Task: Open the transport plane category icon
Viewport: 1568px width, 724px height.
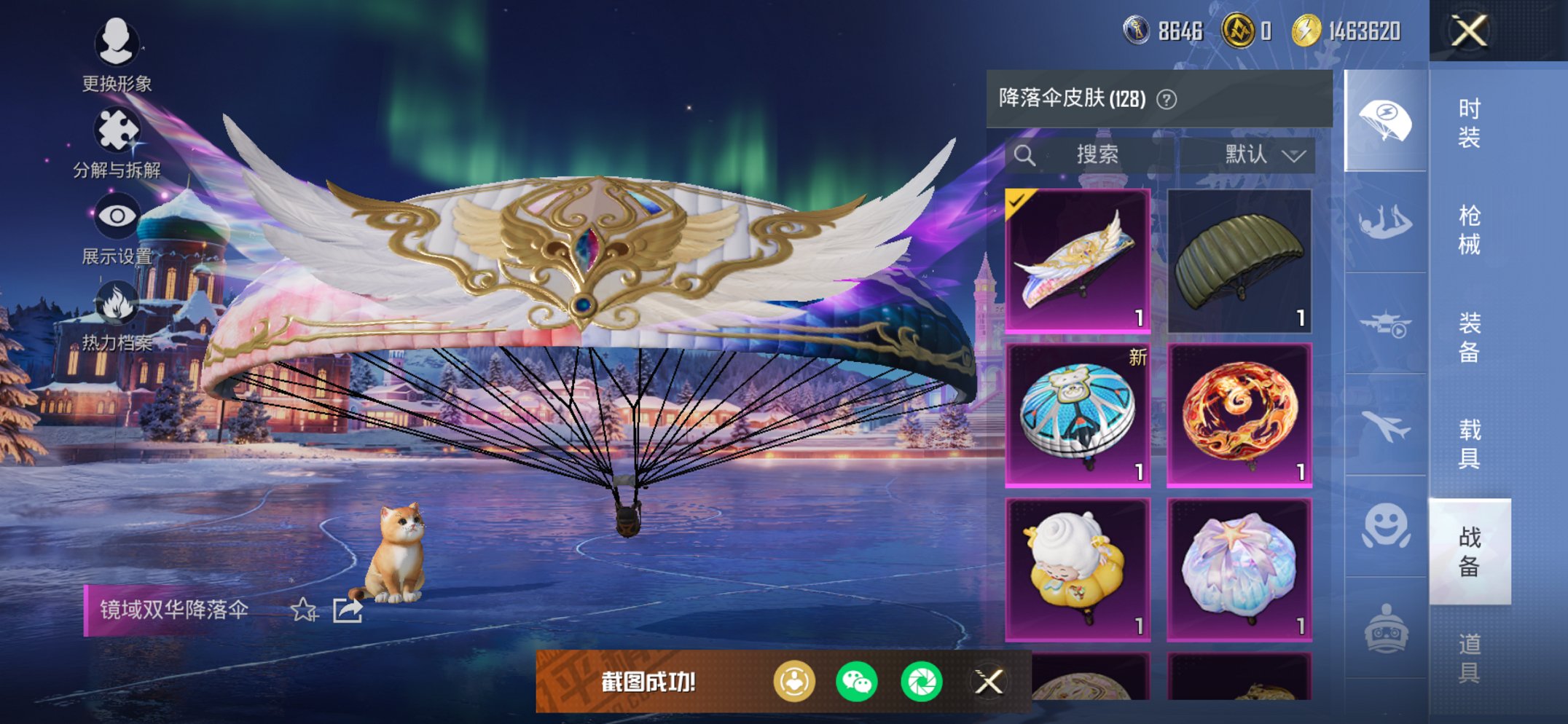Action: pos(1385,324)
